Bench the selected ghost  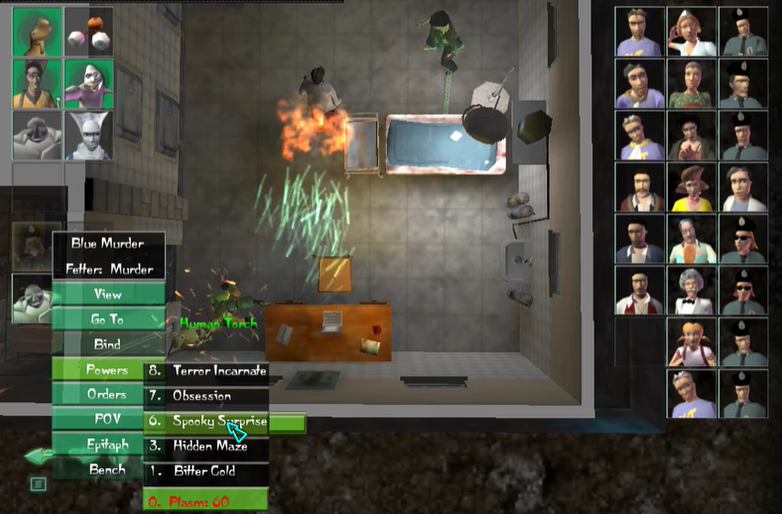(x=108, y=468)
